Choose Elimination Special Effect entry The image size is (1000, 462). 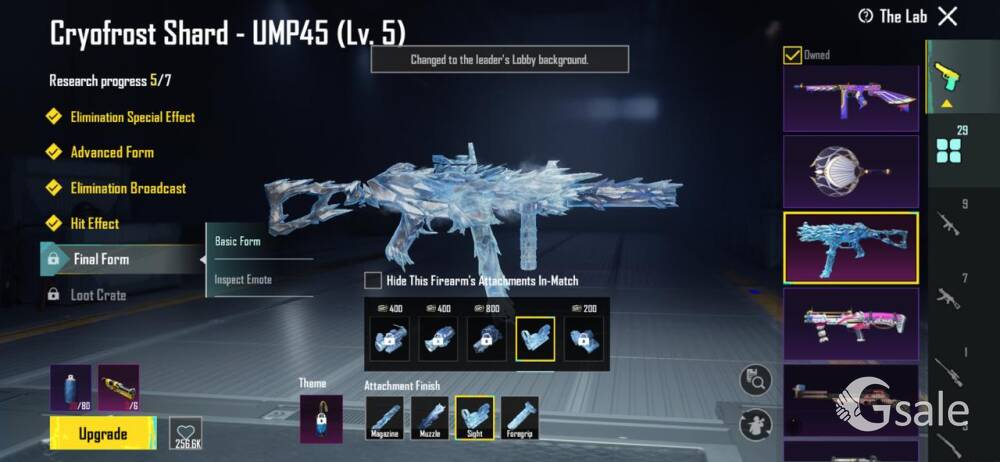[x=131, y=117]
